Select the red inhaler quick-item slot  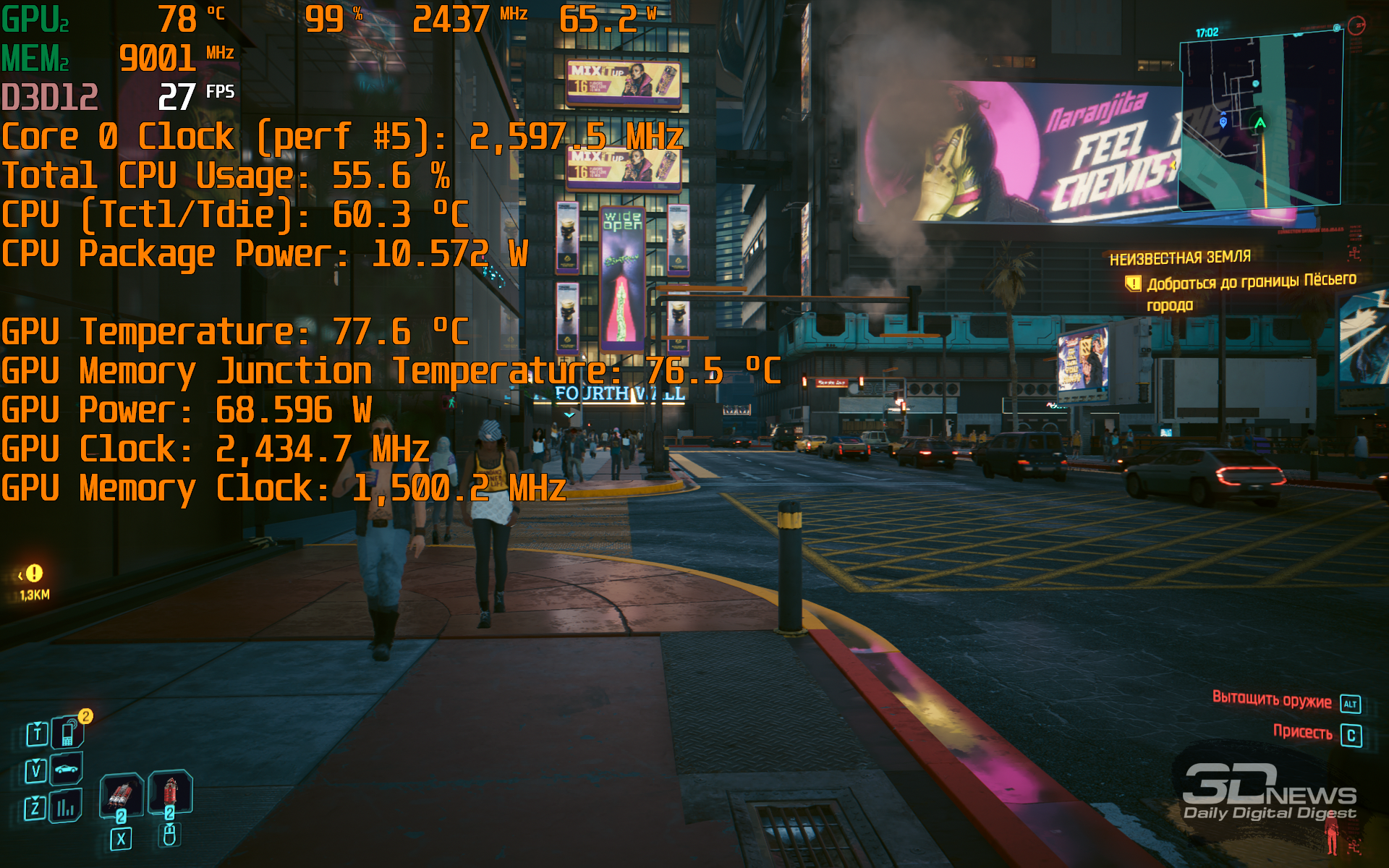pos(121,794)
